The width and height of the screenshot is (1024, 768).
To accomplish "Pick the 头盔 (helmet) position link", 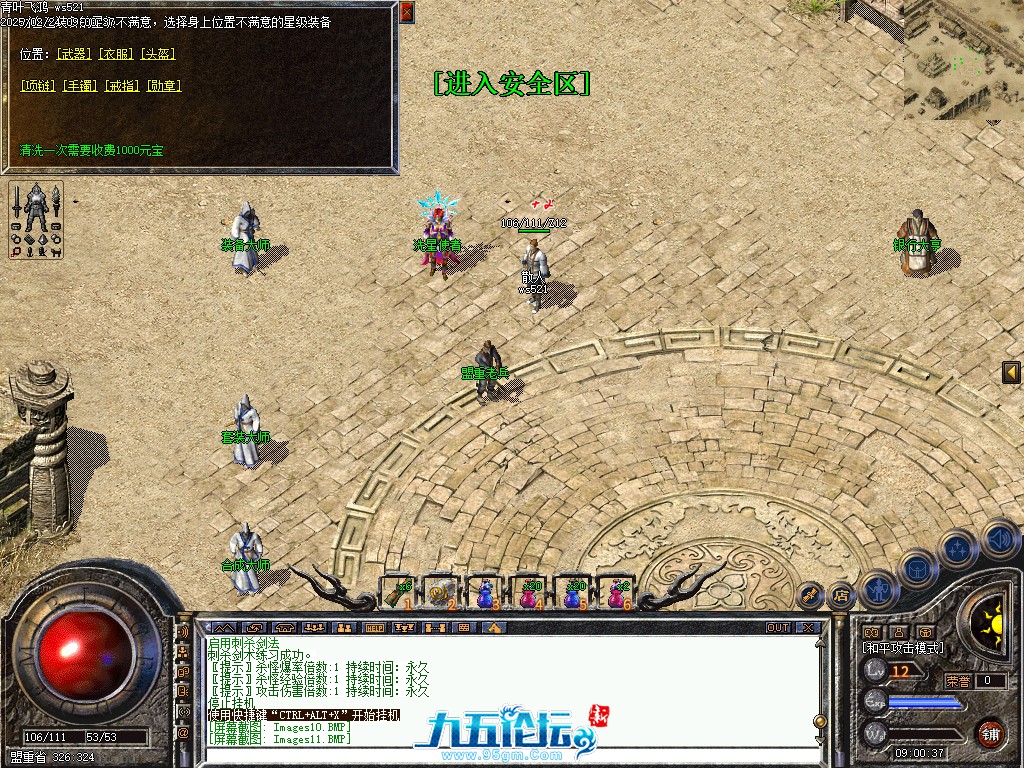I will [x=157, y=53].
